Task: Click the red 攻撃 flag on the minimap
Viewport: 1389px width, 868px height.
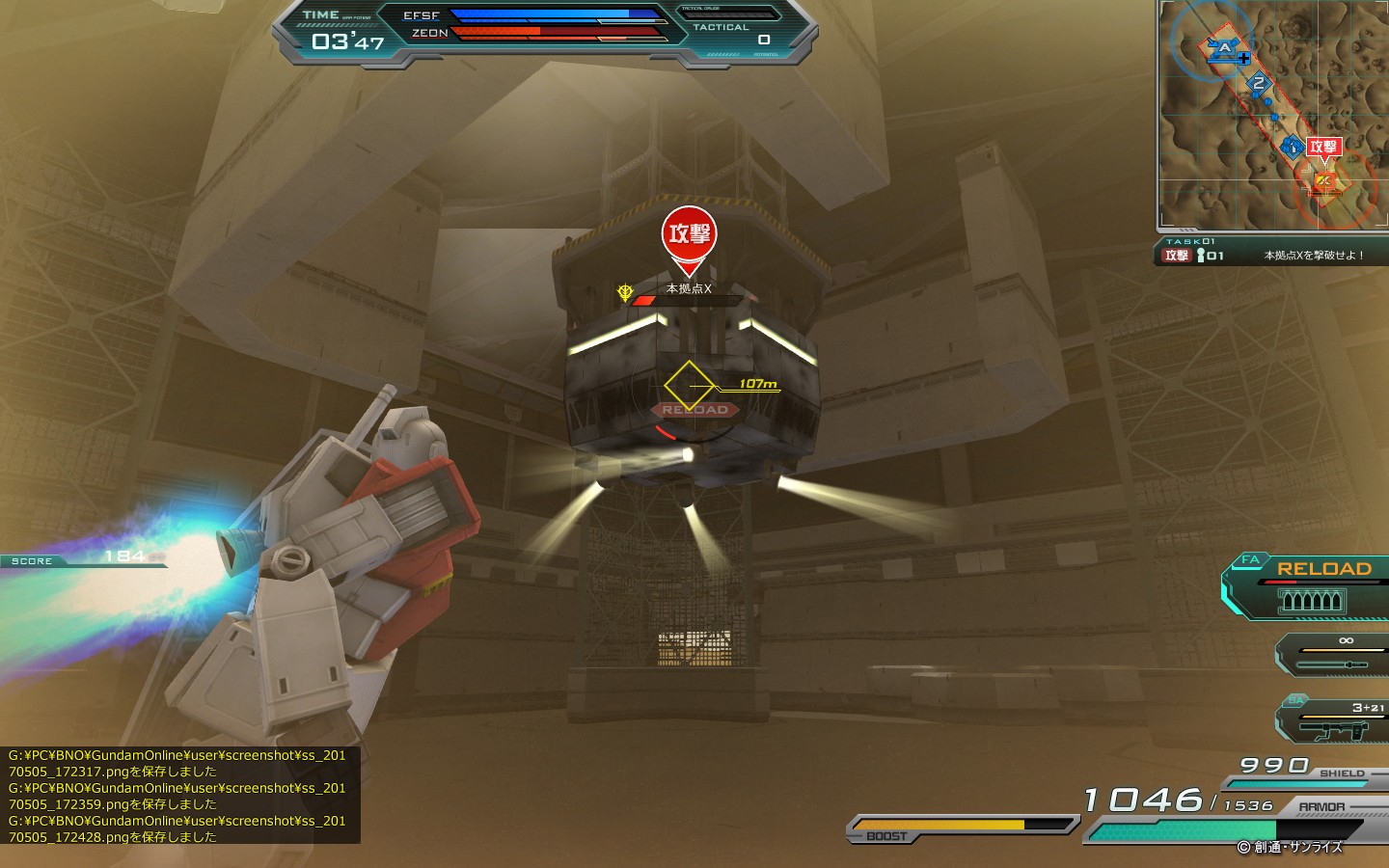Action: click(1322, 148)
